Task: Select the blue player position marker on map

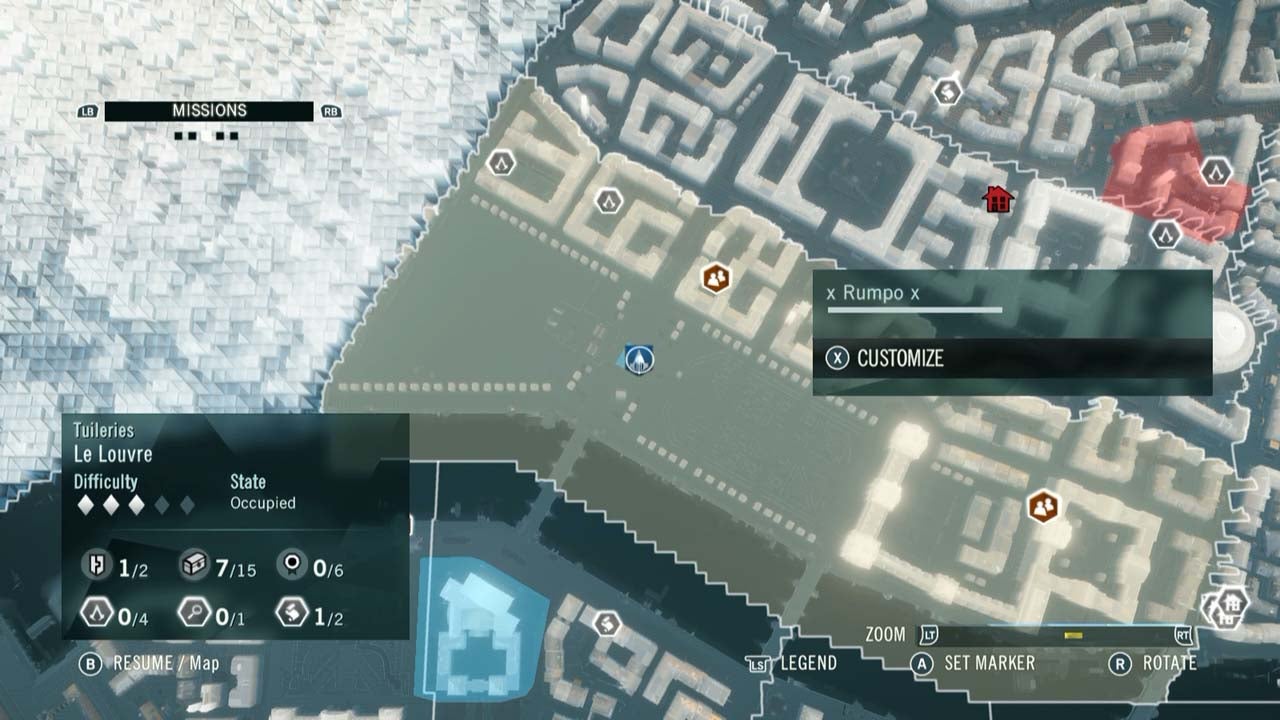Action: 637,358
